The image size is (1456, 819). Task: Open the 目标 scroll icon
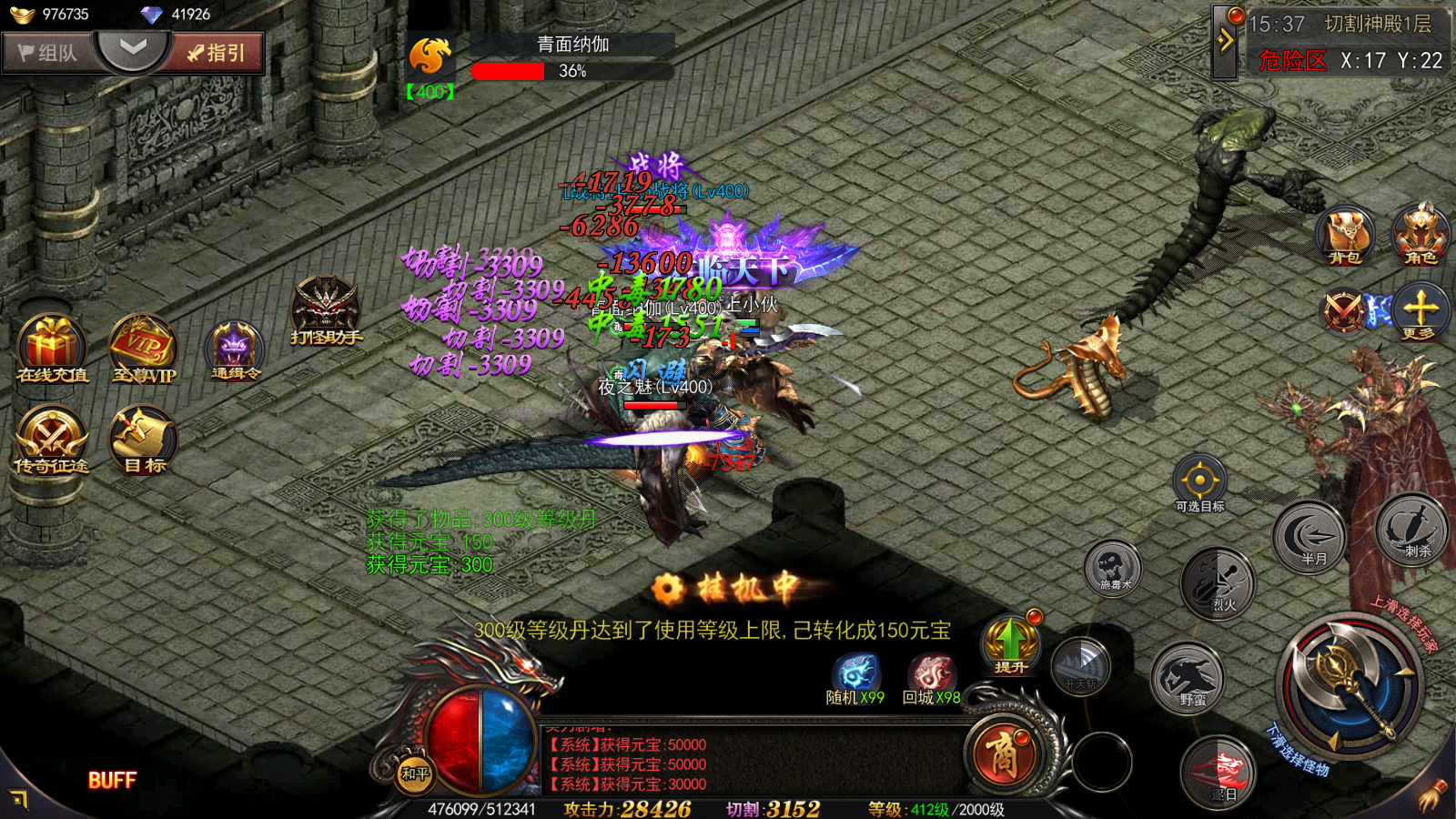pyautogui.click(x=143, y=440)
